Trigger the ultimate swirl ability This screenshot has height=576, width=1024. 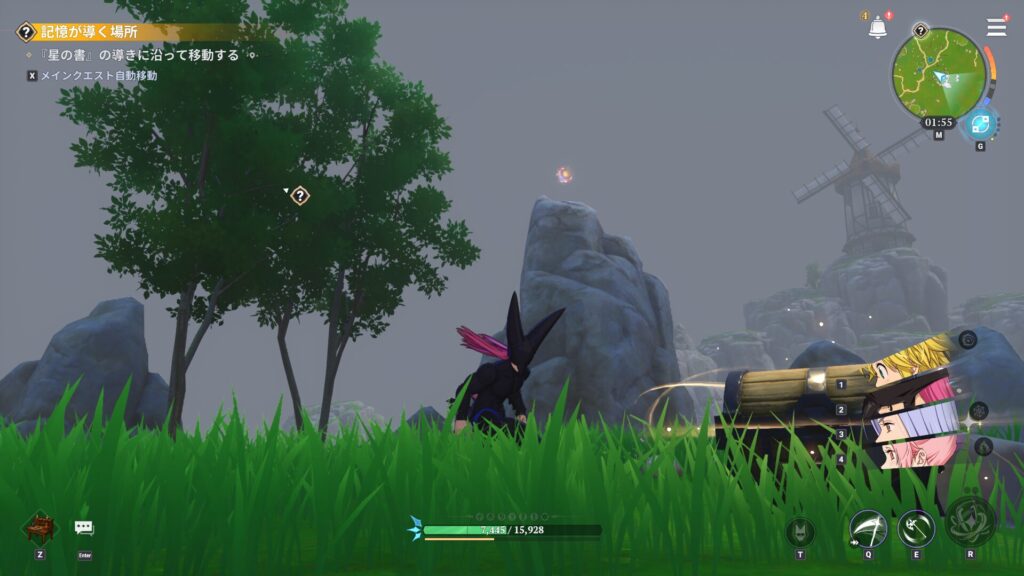(969, 522)
